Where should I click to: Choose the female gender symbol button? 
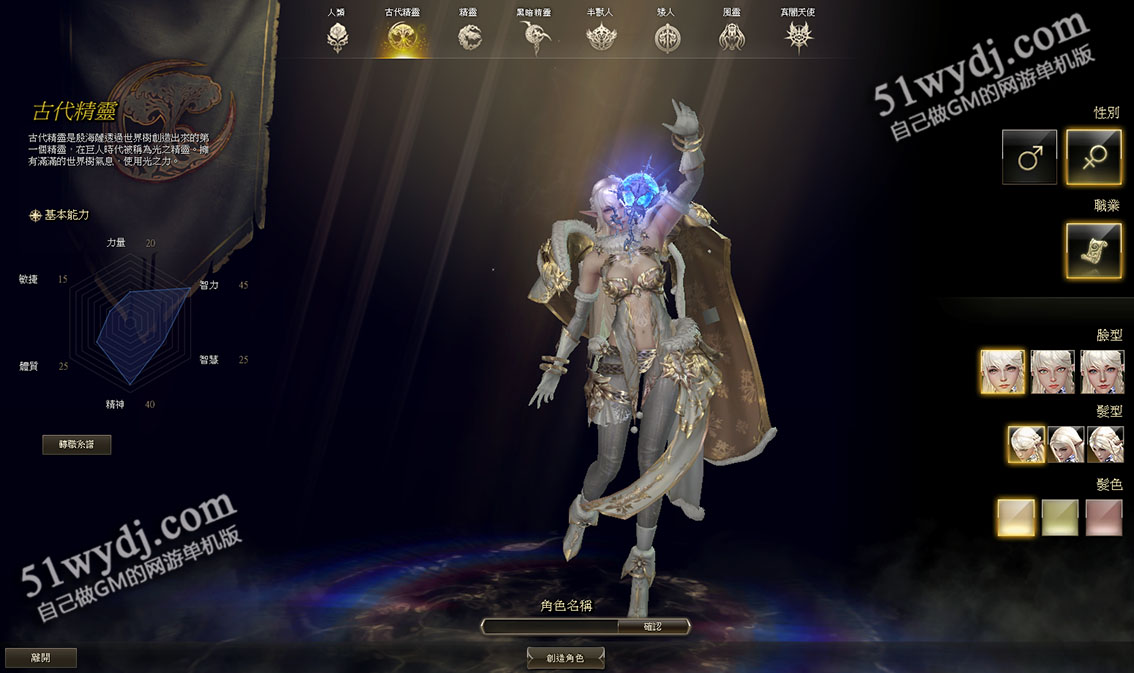pyautogui.click(x=1093, y=157)
